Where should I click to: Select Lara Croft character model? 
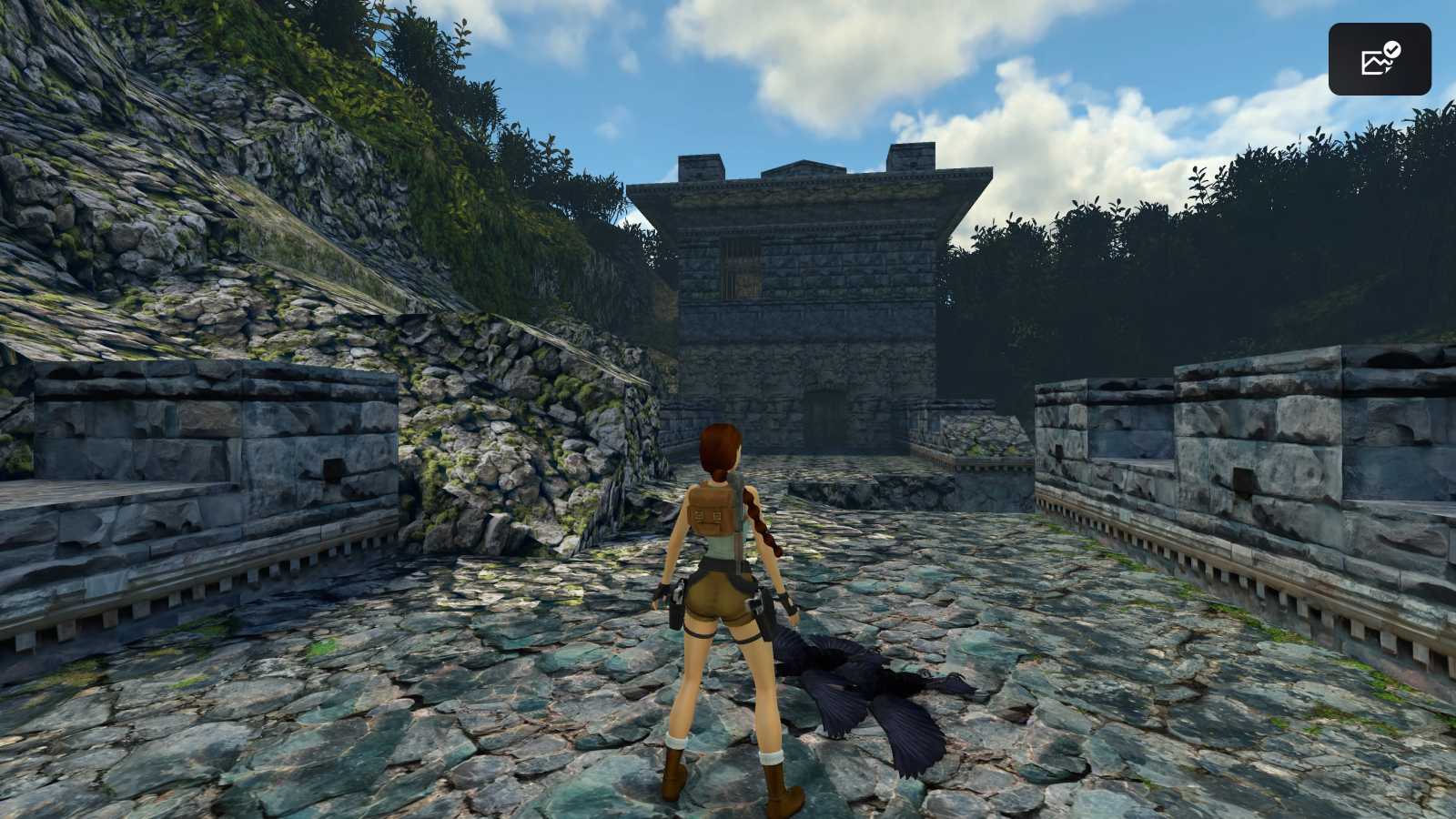tap(719, 591)
